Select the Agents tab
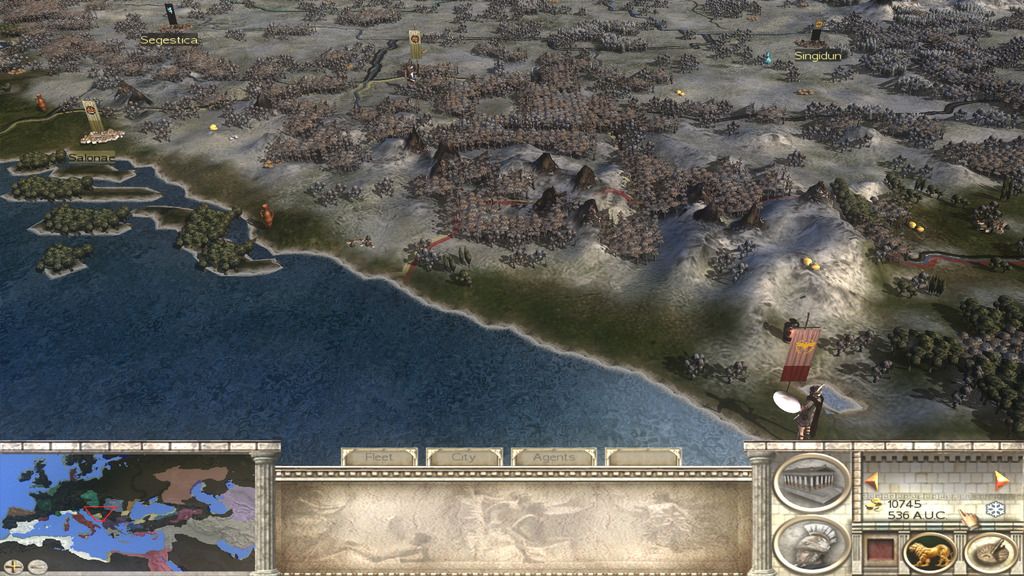This screenshot has width=1024, height=576. pyautogui.click(x=553, y=457)
